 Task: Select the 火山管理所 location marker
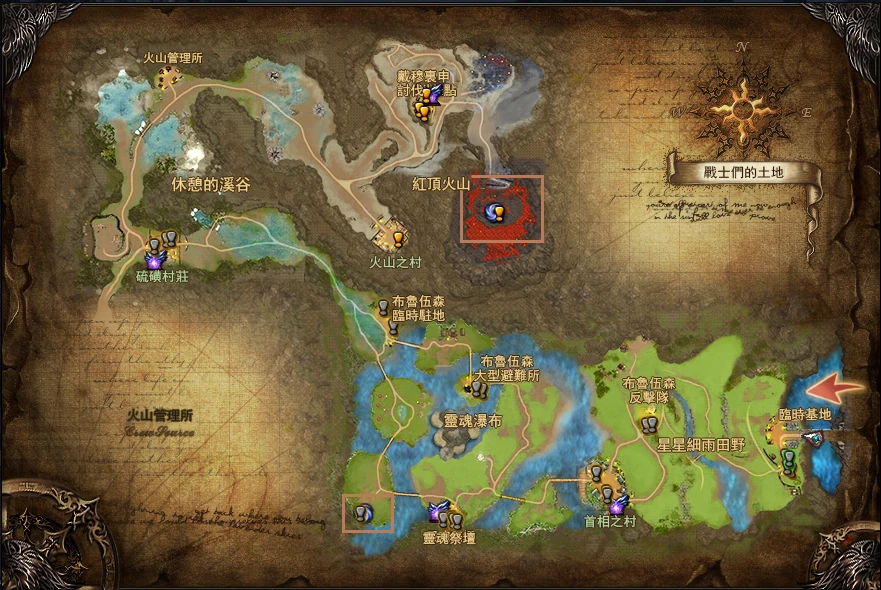169,76
